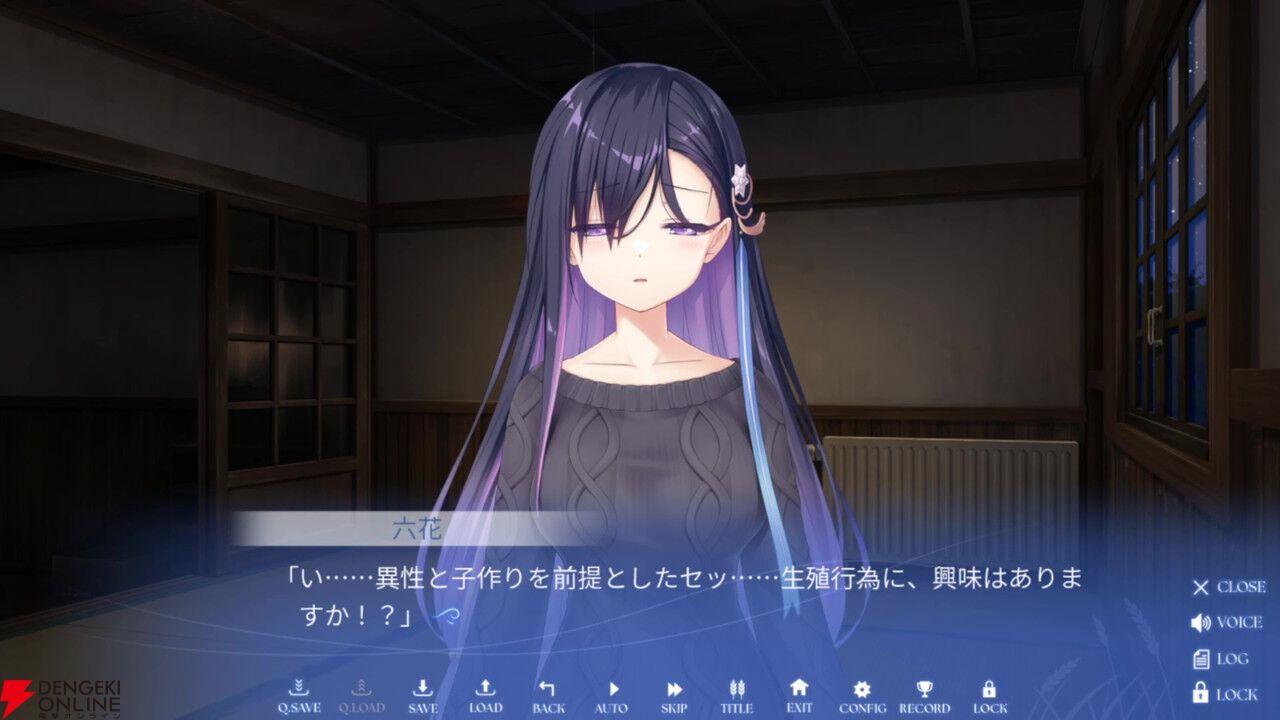Return to the TITLE screen
1280x720 pixels.
tap(737, 693)
